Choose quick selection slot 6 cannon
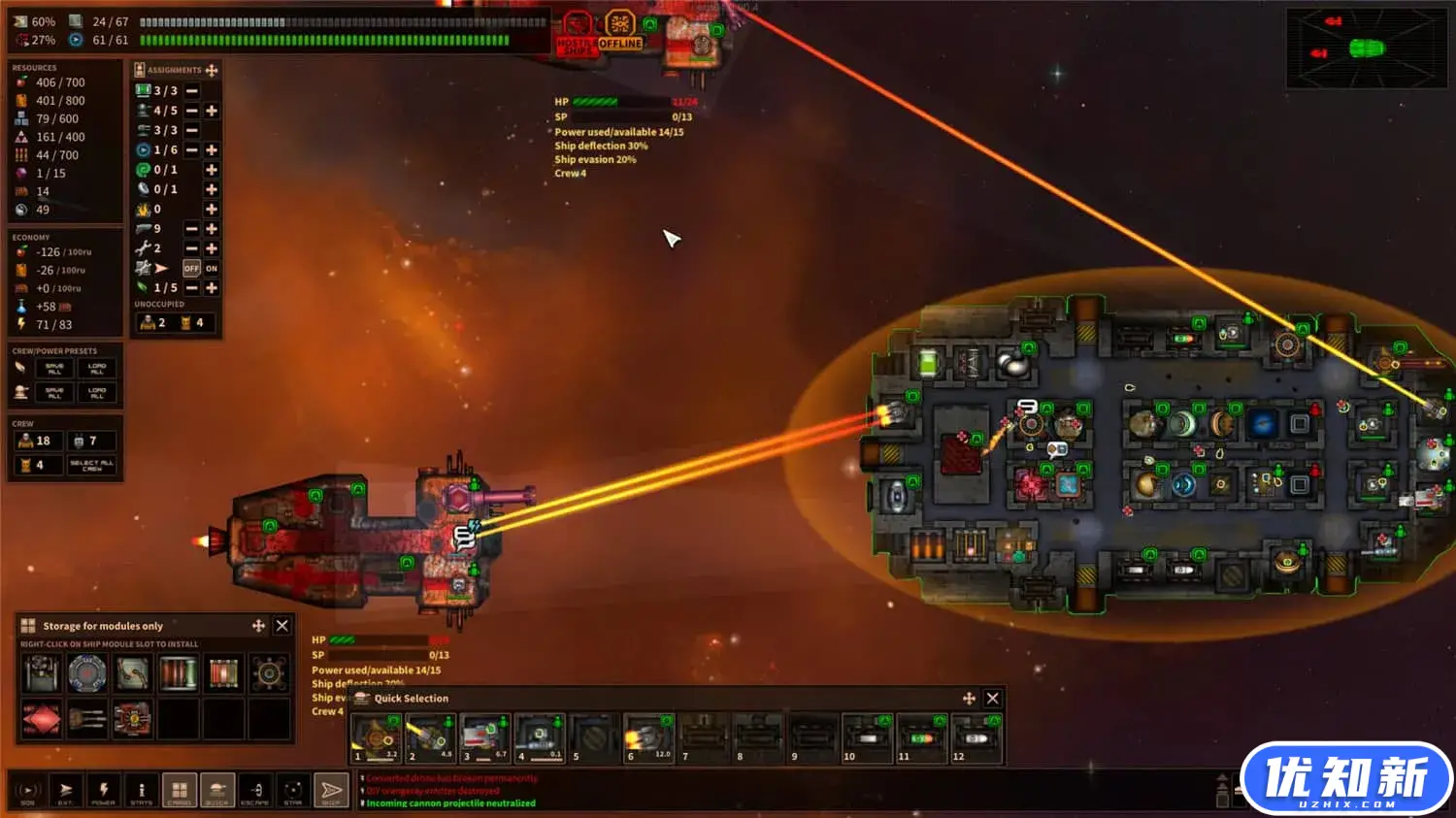The image size is (1456, 818). (x=648, y=738)
